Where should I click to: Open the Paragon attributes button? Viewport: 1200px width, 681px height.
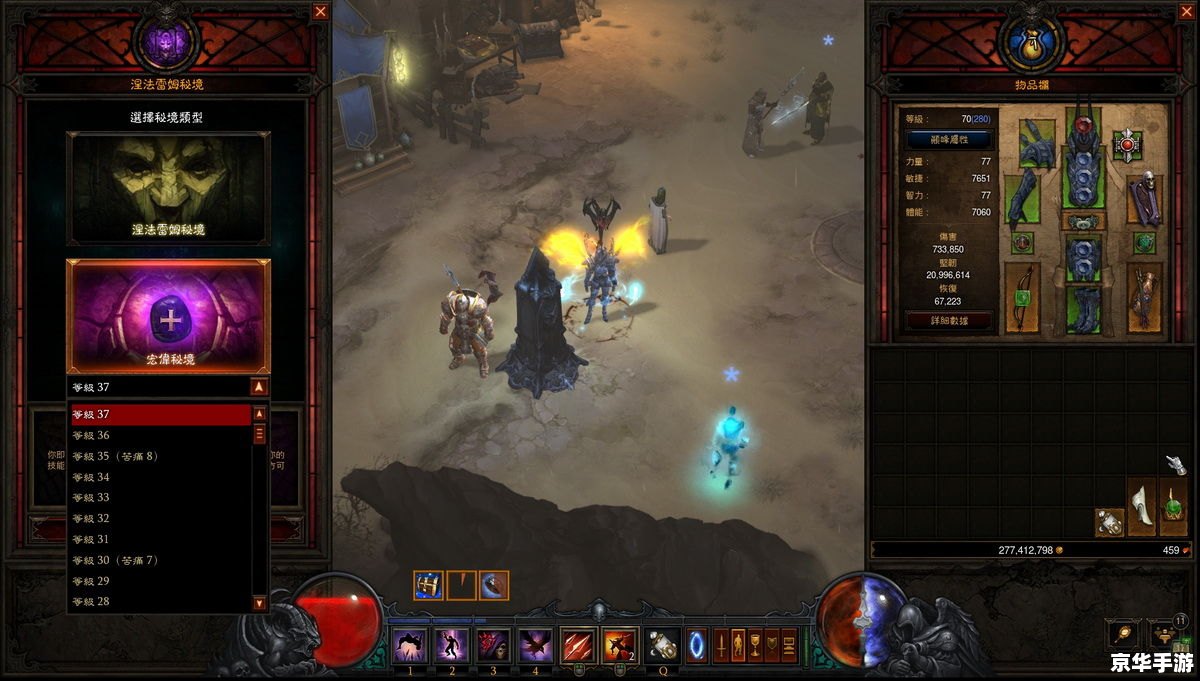click(x=948, y=139)
